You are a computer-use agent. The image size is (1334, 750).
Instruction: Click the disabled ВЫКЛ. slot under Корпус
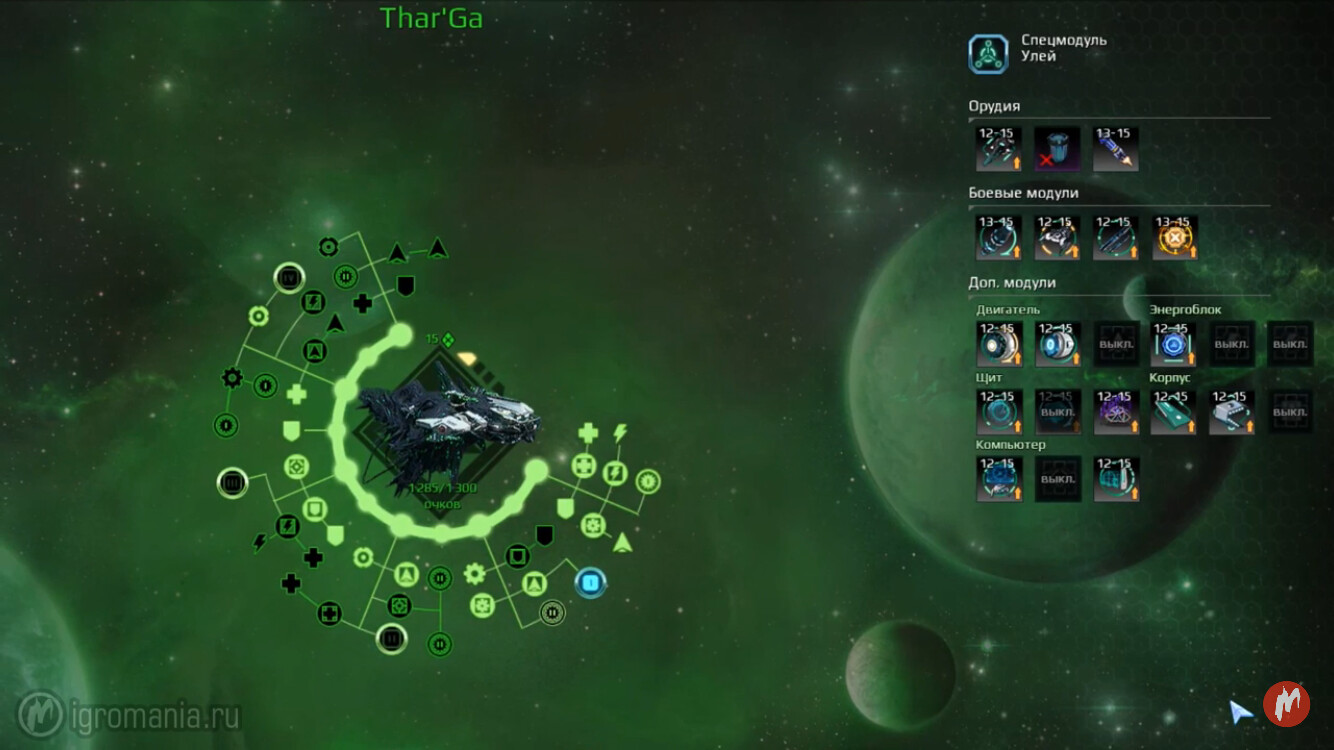tap(1290, 411)
